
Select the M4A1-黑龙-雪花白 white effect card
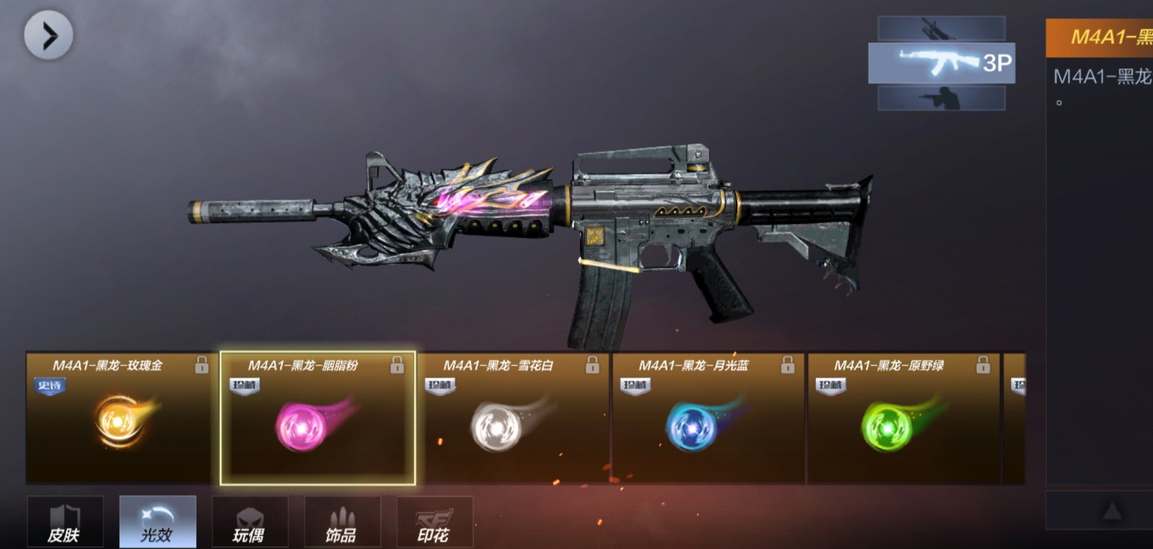(511, 418)
